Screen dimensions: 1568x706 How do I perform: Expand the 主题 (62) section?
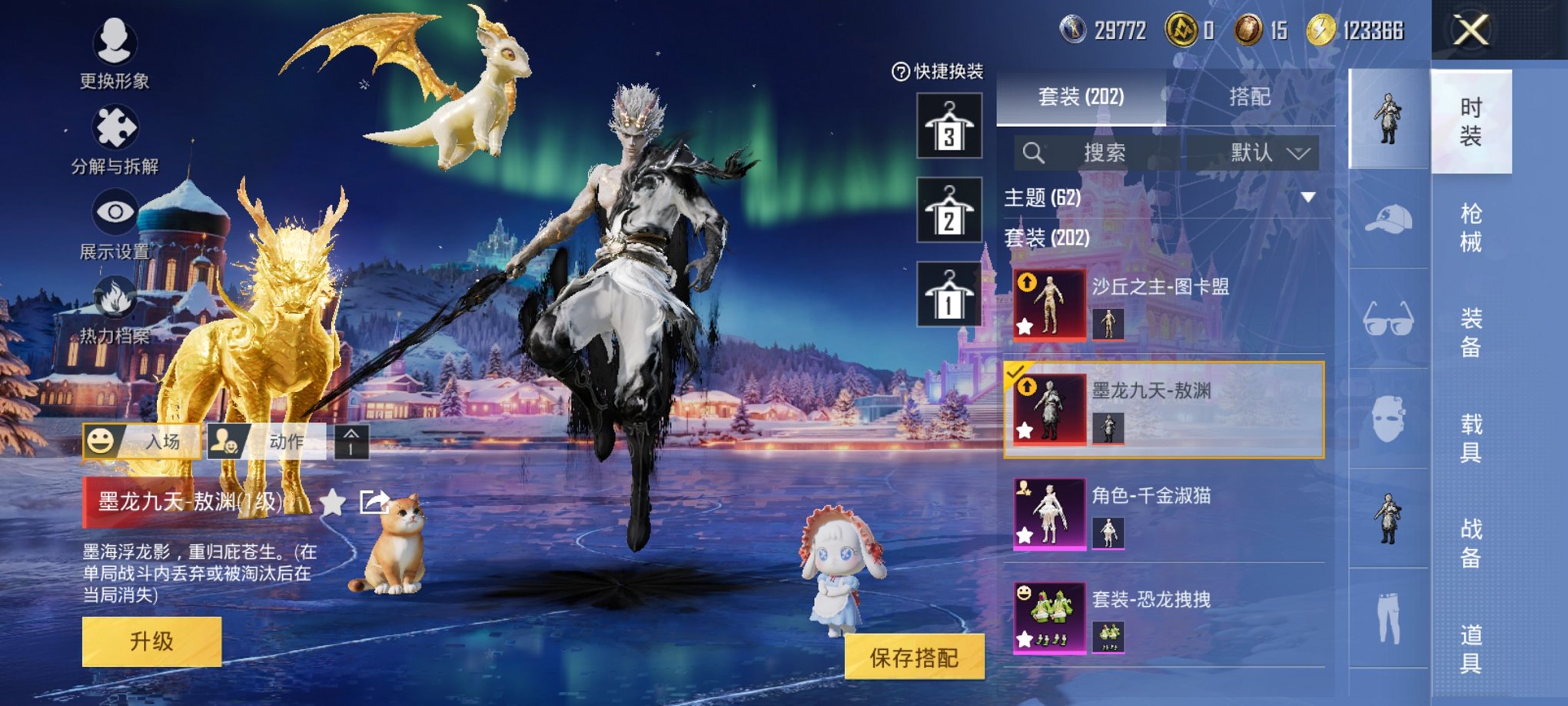click(x=1307, y=196)
